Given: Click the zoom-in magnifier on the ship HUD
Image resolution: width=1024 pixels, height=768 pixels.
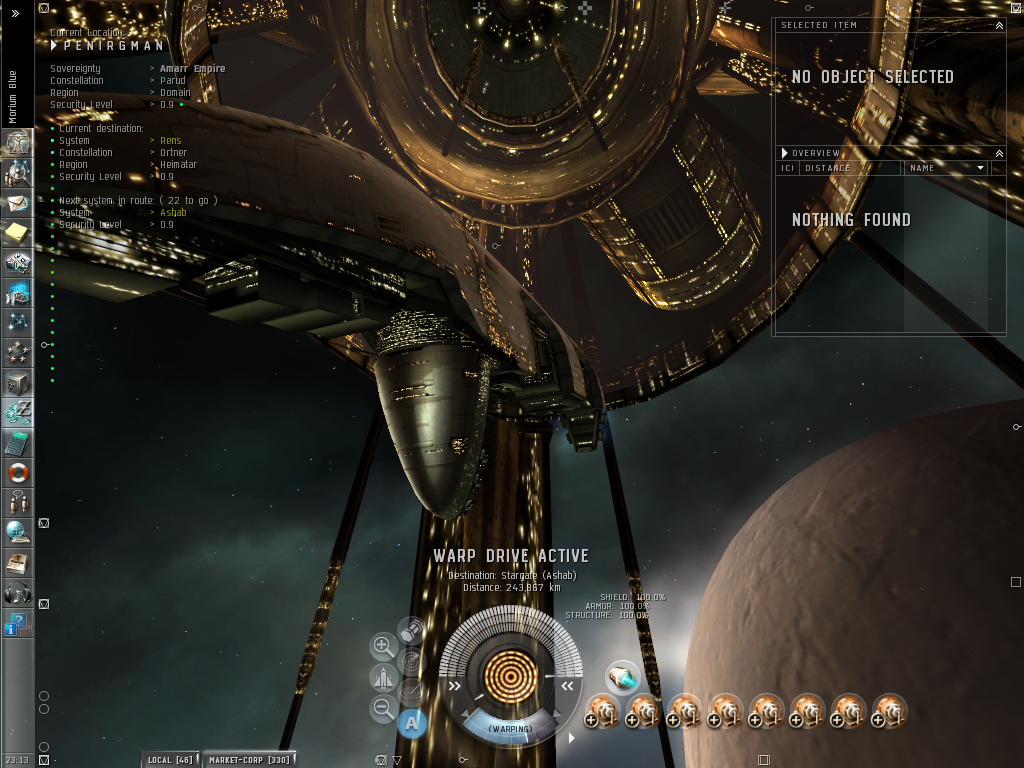Looking at the screenshot, I should click(x=383, y=646).
